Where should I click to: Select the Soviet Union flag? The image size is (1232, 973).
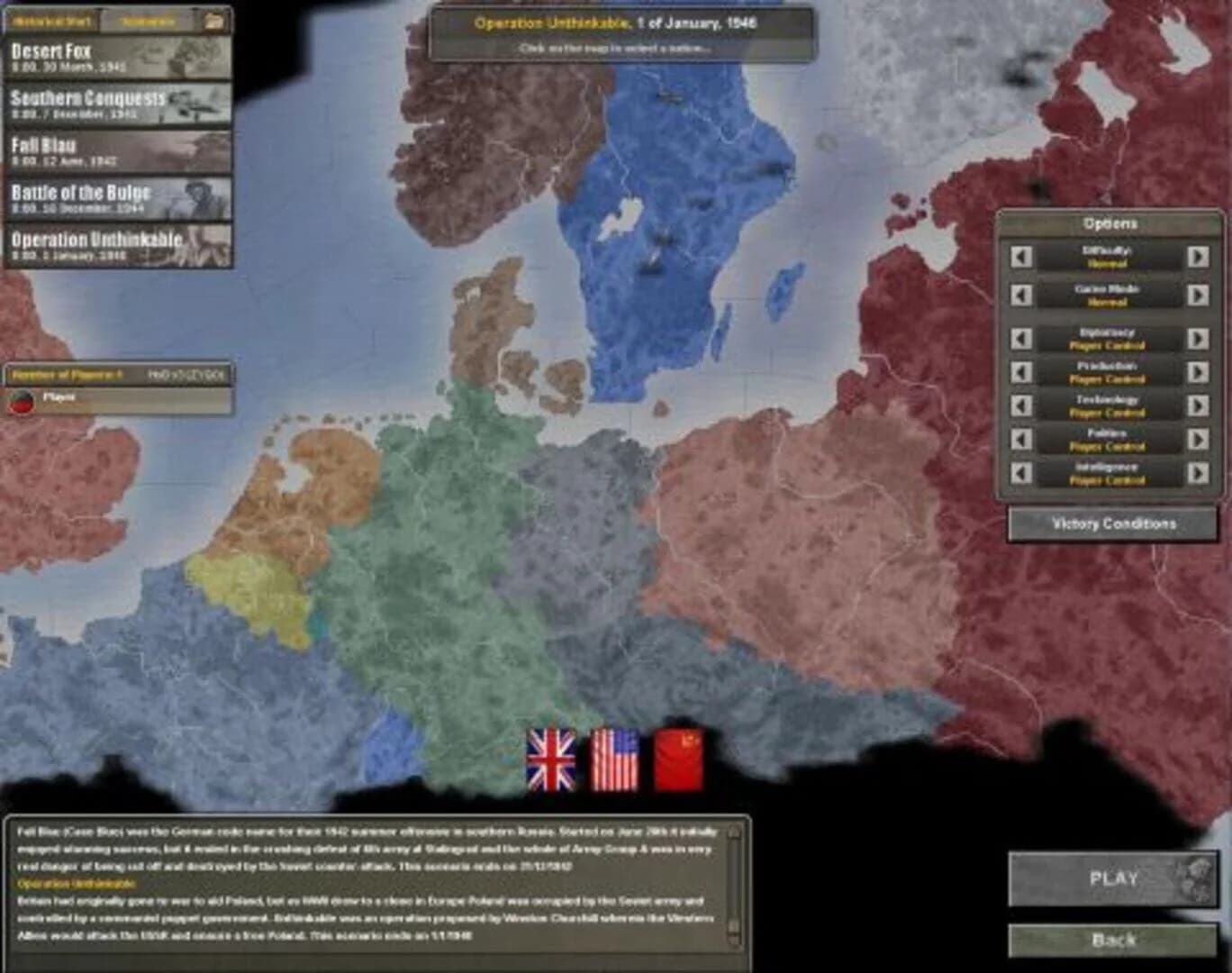coord(682,759)
